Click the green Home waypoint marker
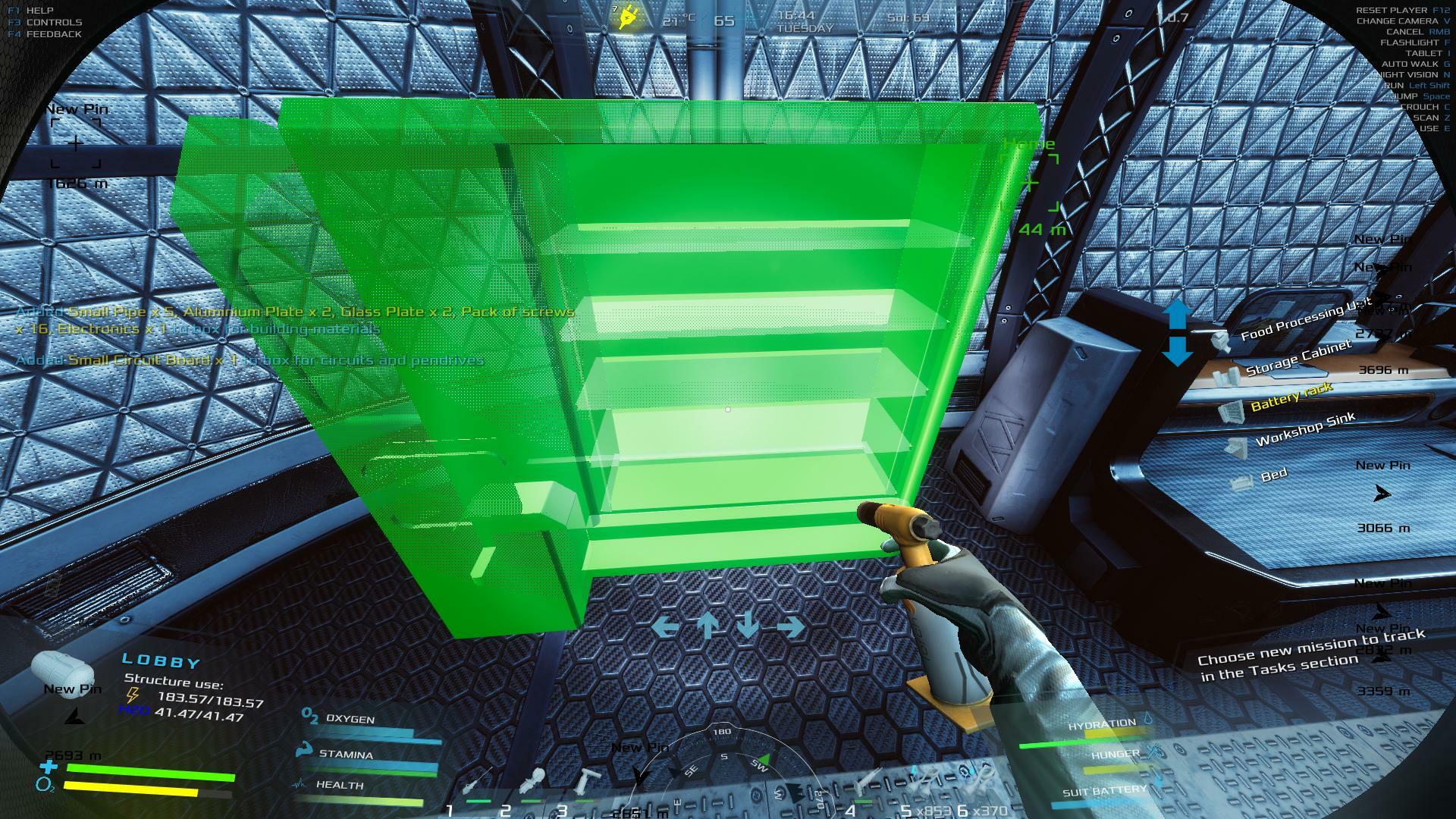 tap(1029, 183)
